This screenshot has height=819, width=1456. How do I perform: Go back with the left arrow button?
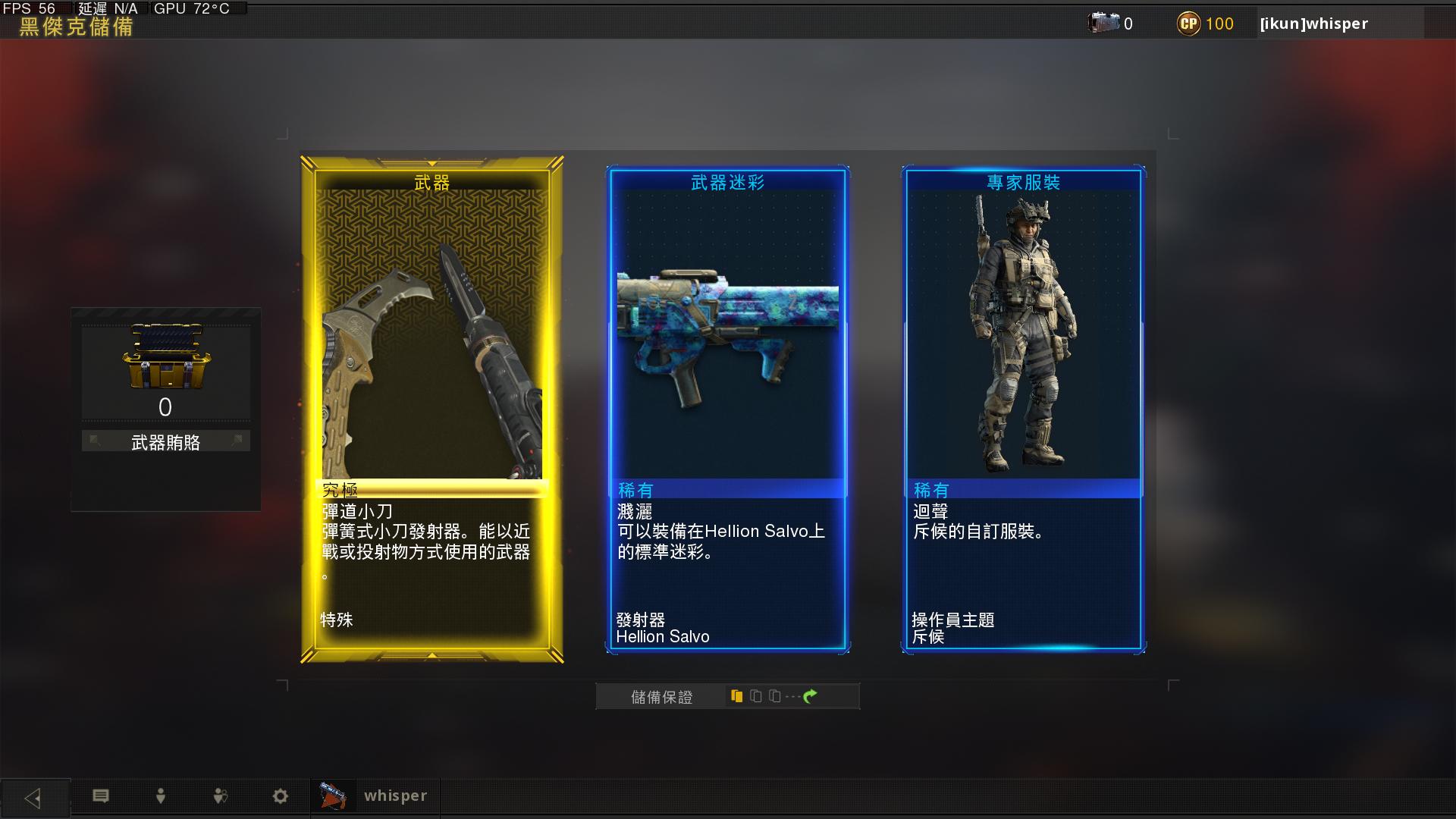pyautogui.click(x=34, y=798)
